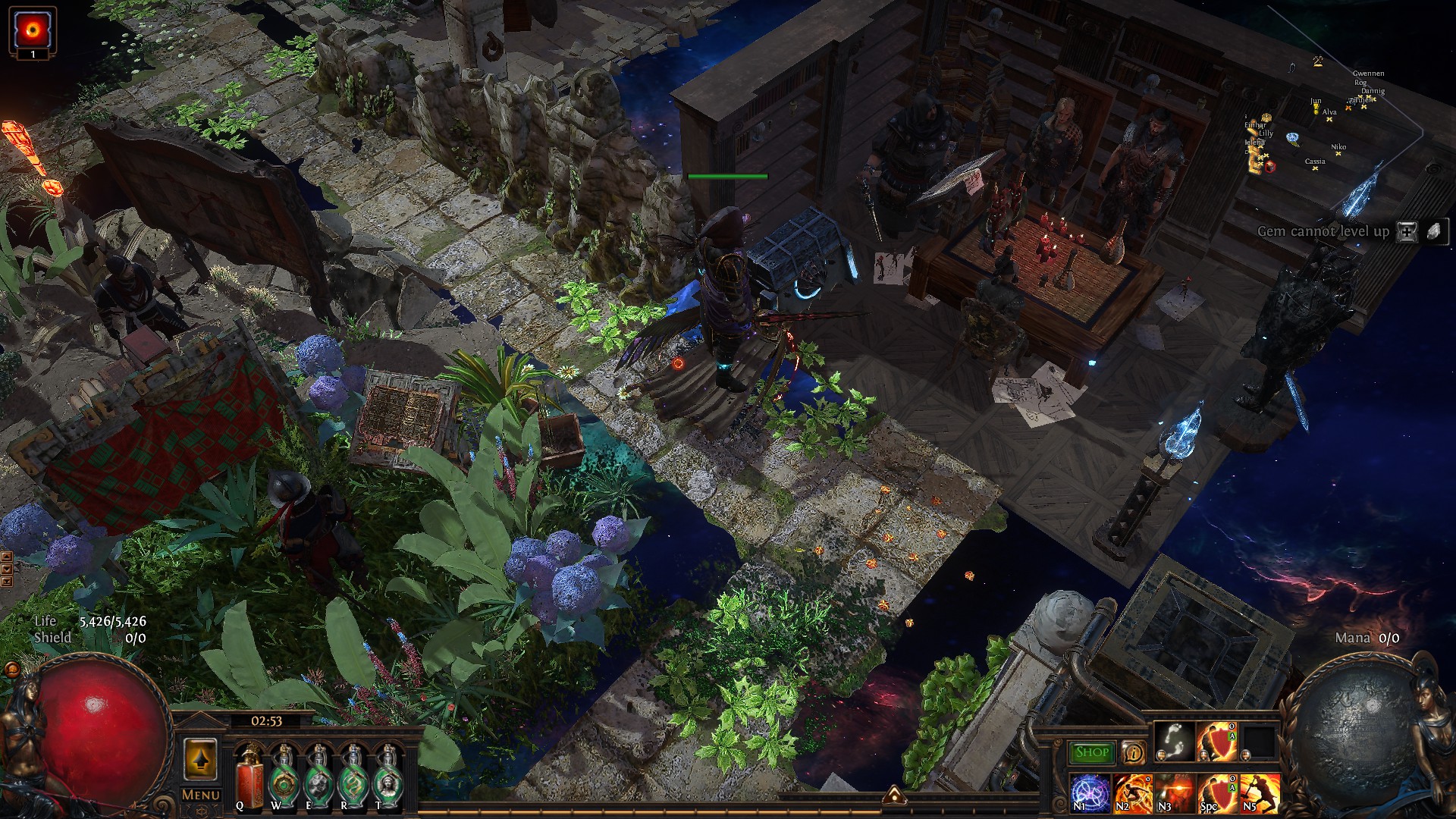Click the gold upward-arrow level-up button
The height and width of the screenshot is (819, 1456).
click(200, 759)
